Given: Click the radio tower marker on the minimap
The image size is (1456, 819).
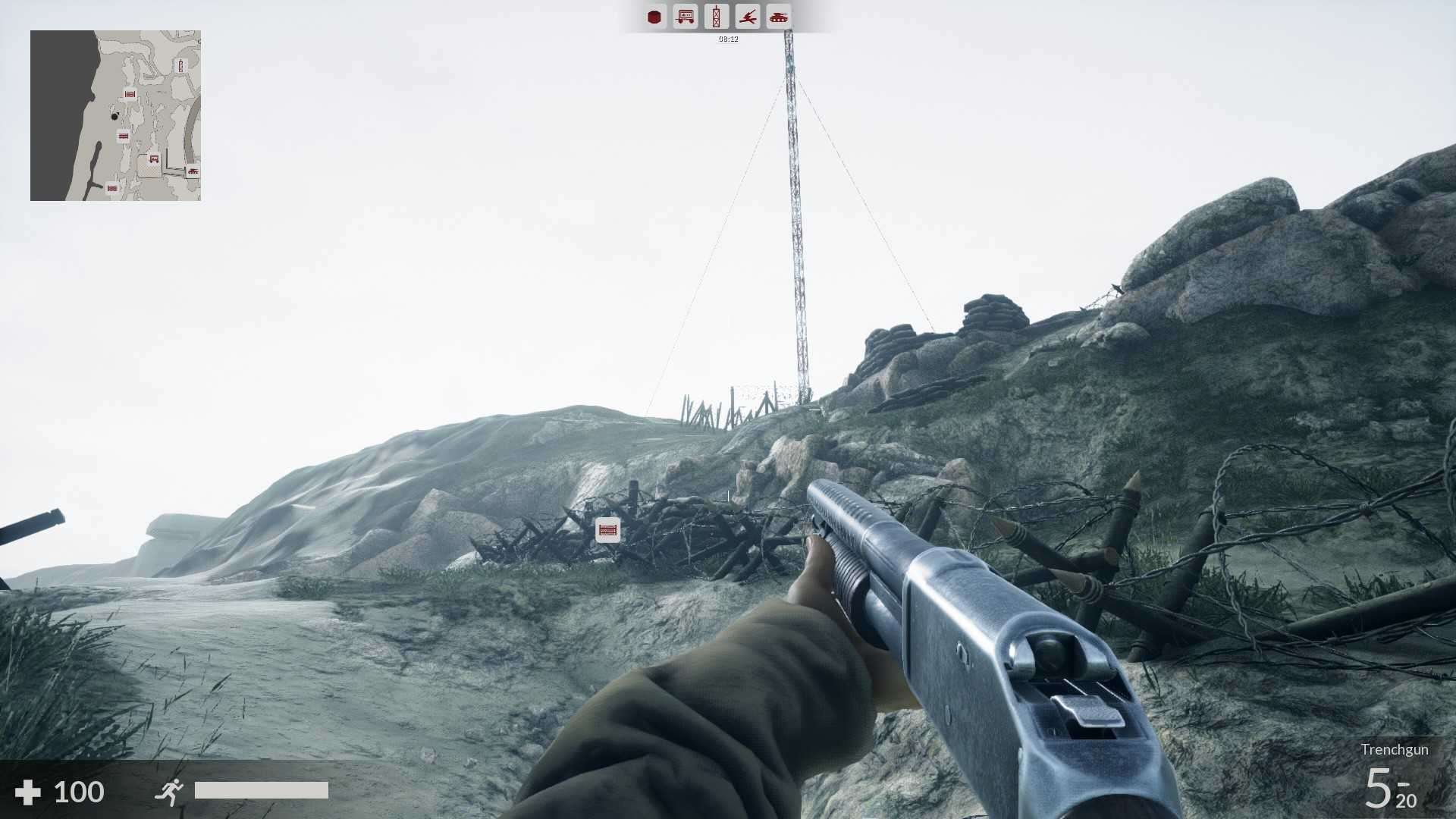Looking at the screenshot, I should 180,66.
